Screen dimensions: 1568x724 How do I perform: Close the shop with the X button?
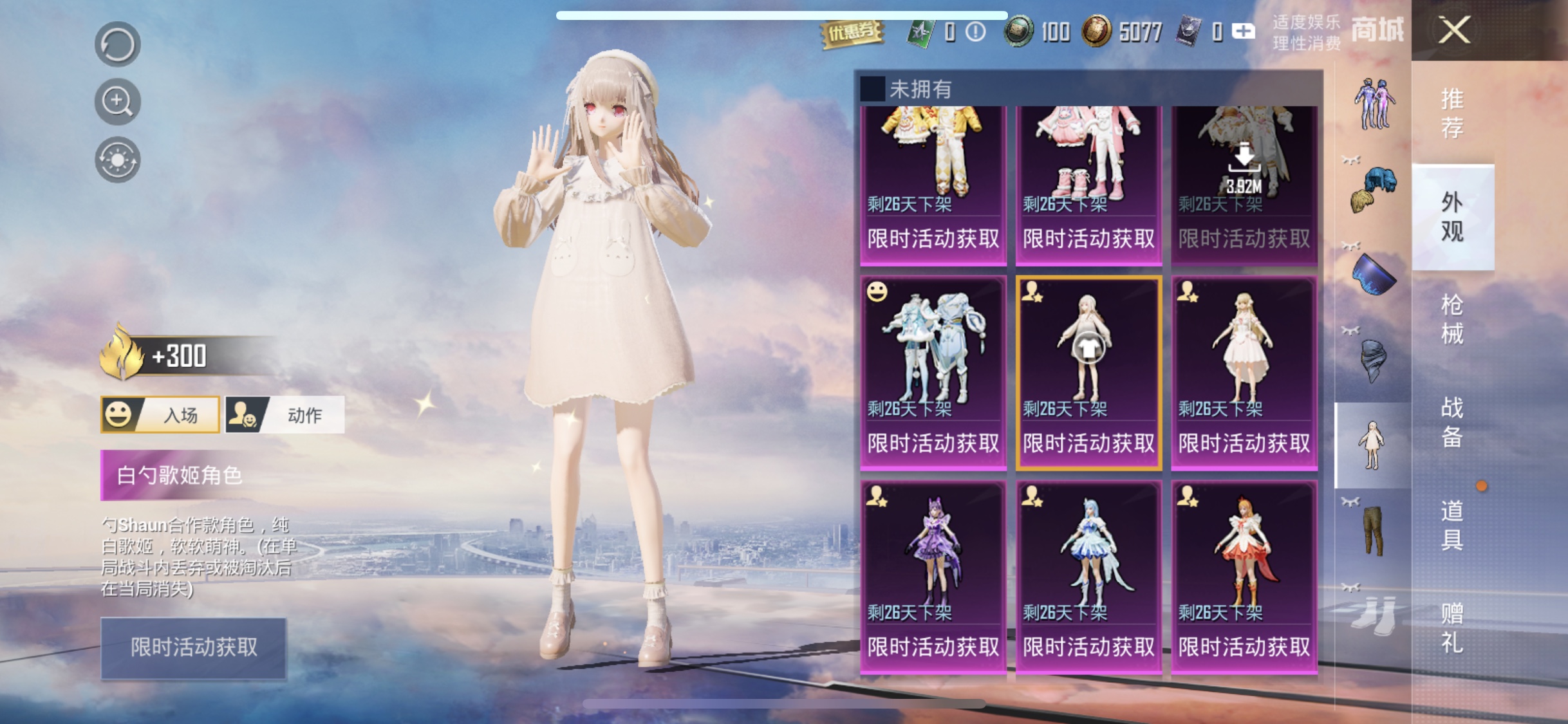point(1454,30)
